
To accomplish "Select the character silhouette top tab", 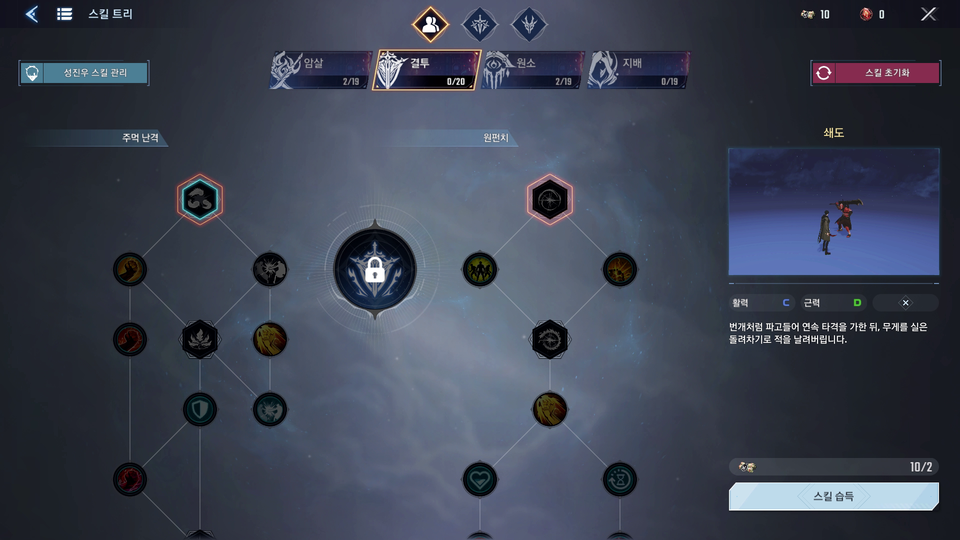I will (x=430, y=24).
